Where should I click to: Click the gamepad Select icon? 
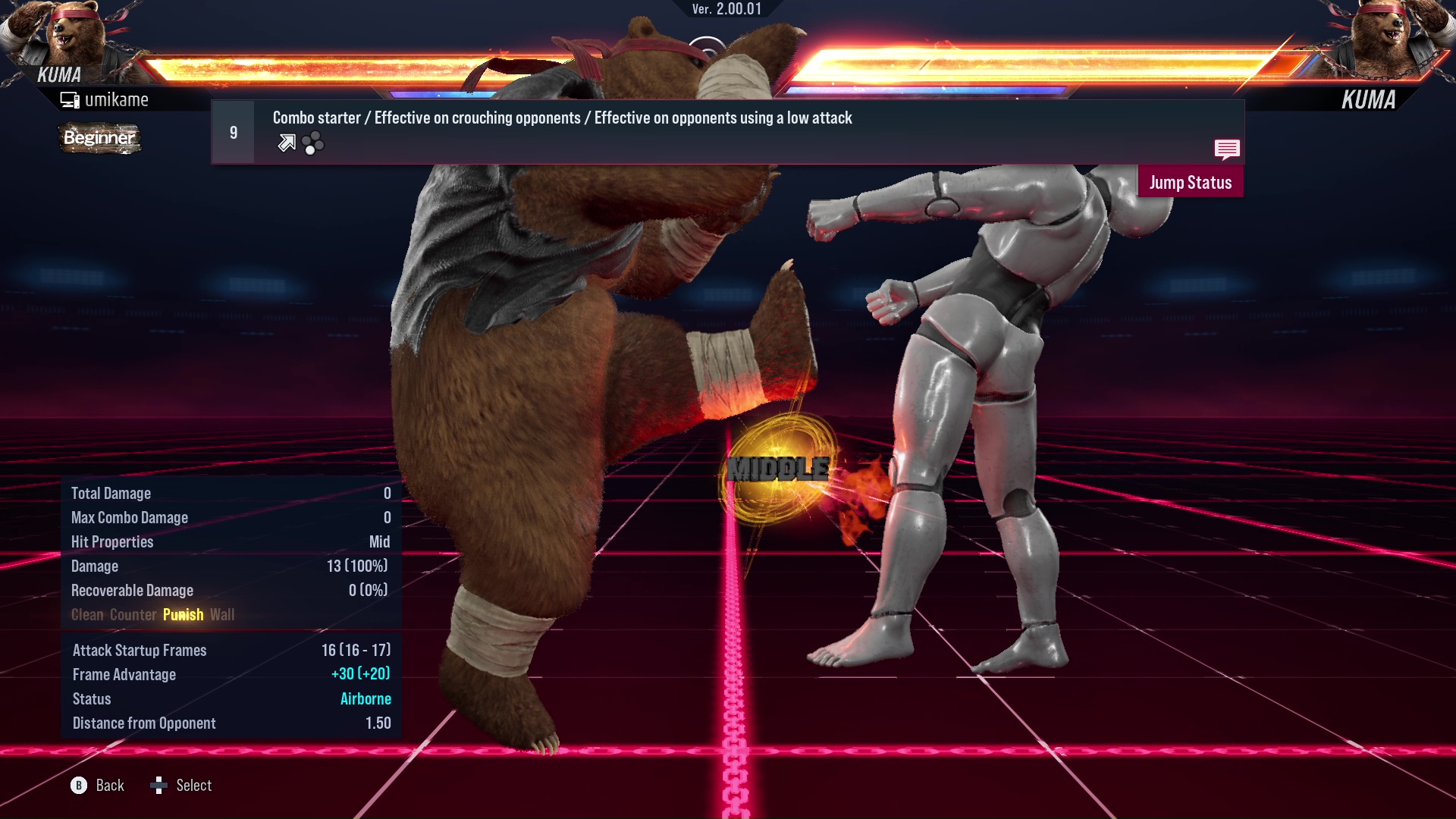160,786
